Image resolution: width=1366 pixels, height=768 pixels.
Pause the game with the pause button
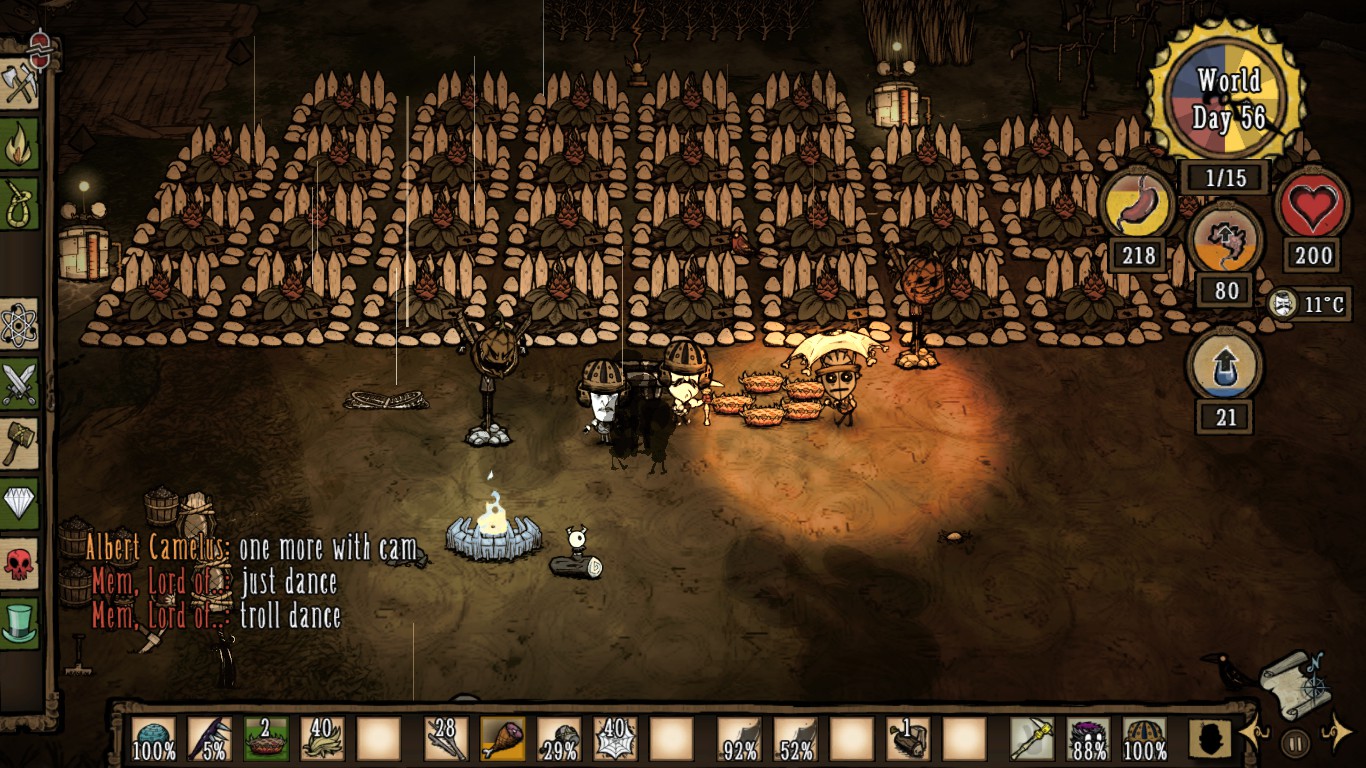[1295, 743]
